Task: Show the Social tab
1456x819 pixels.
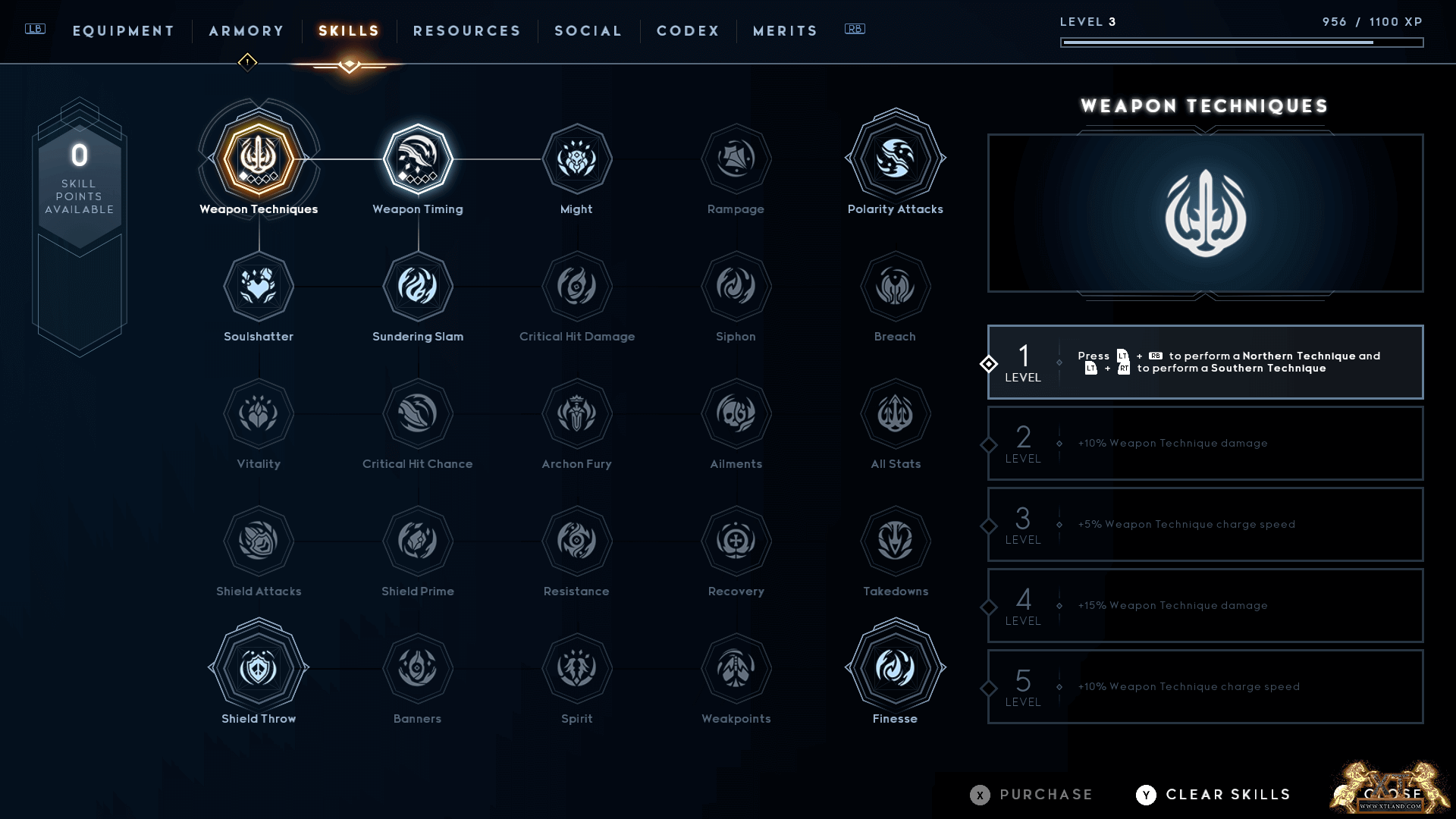Action: pos(588,31)
